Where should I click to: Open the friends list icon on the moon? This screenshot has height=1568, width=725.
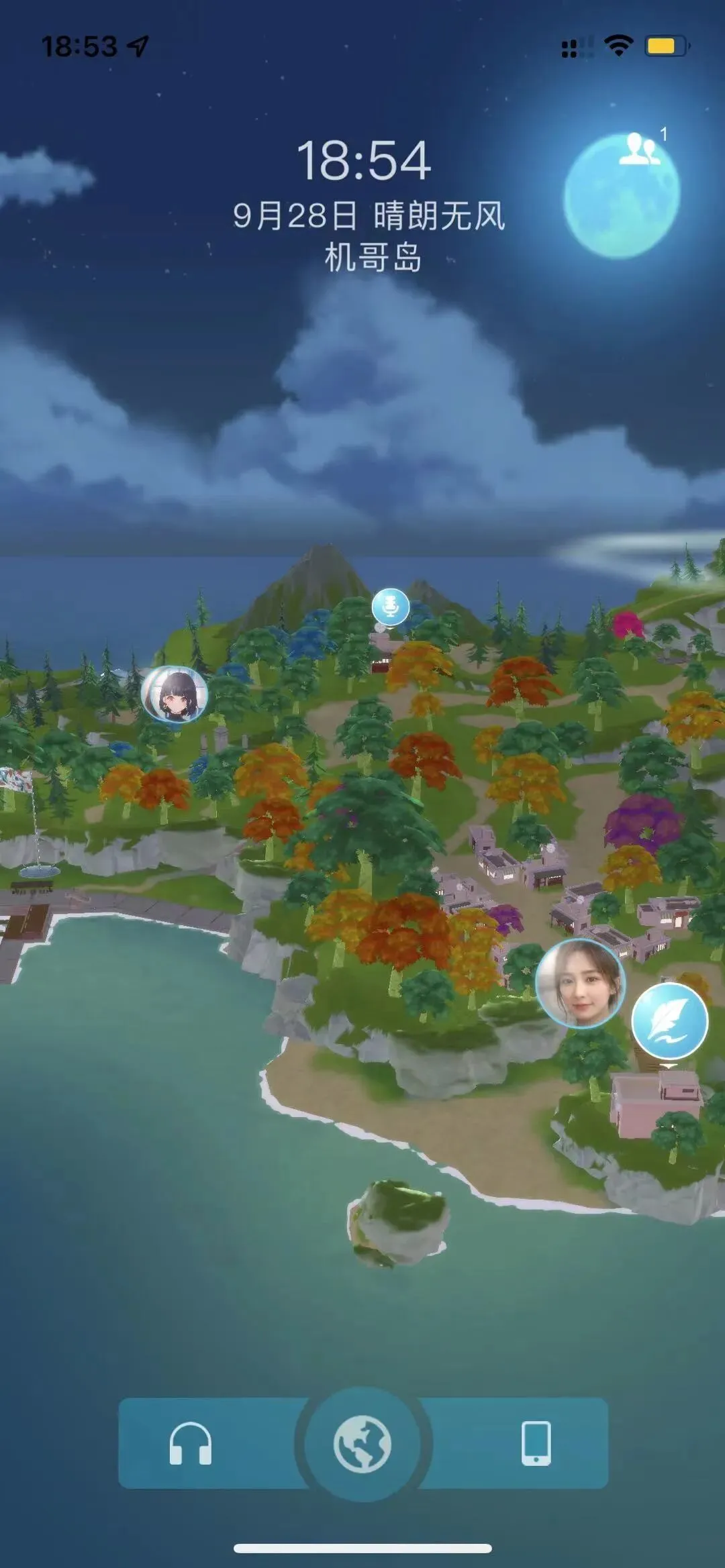click(640, 150)
